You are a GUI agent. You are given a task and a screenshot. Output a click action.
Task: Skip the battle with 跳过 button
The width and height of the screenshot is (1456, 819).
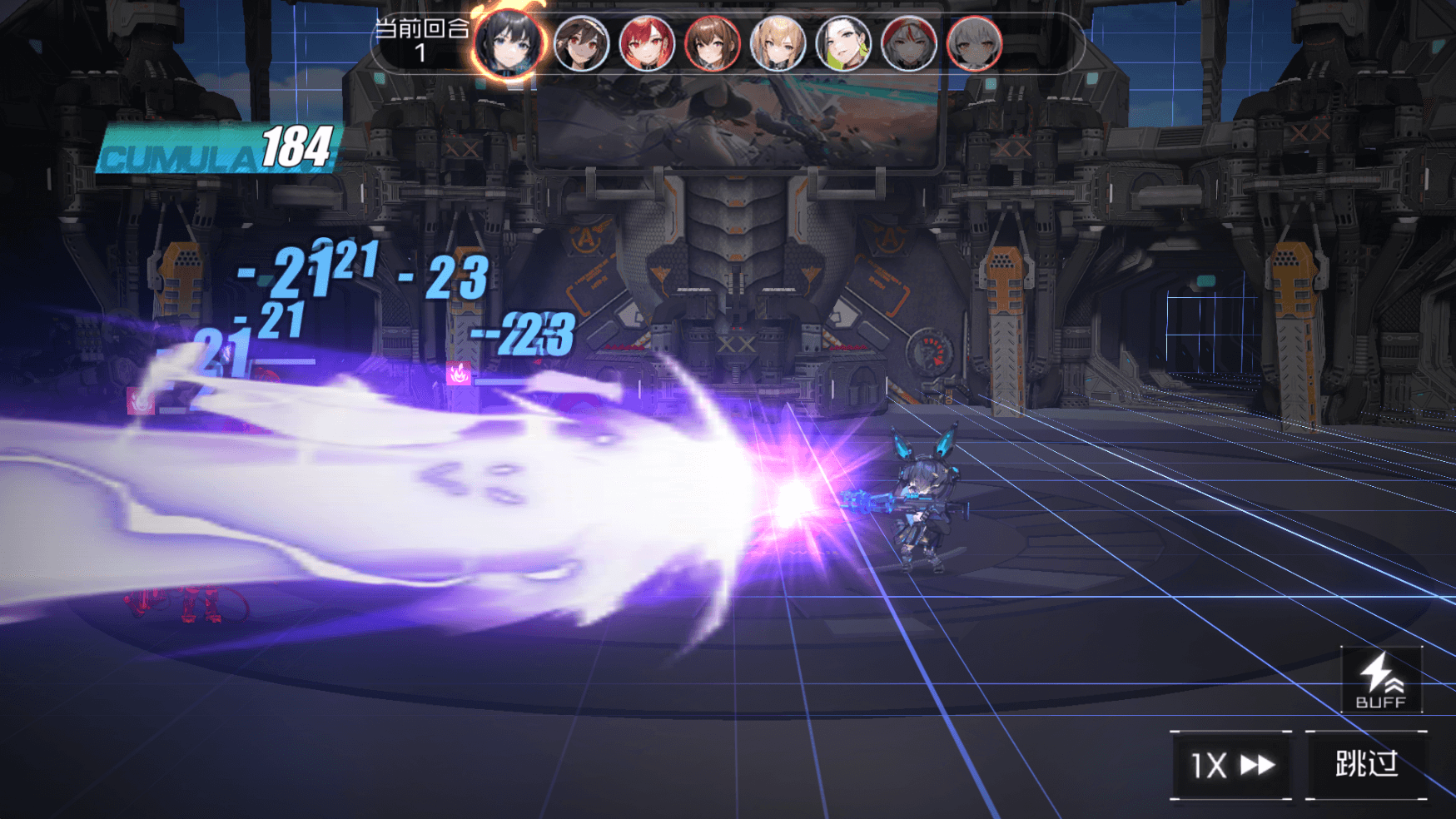pos(1366,765)
